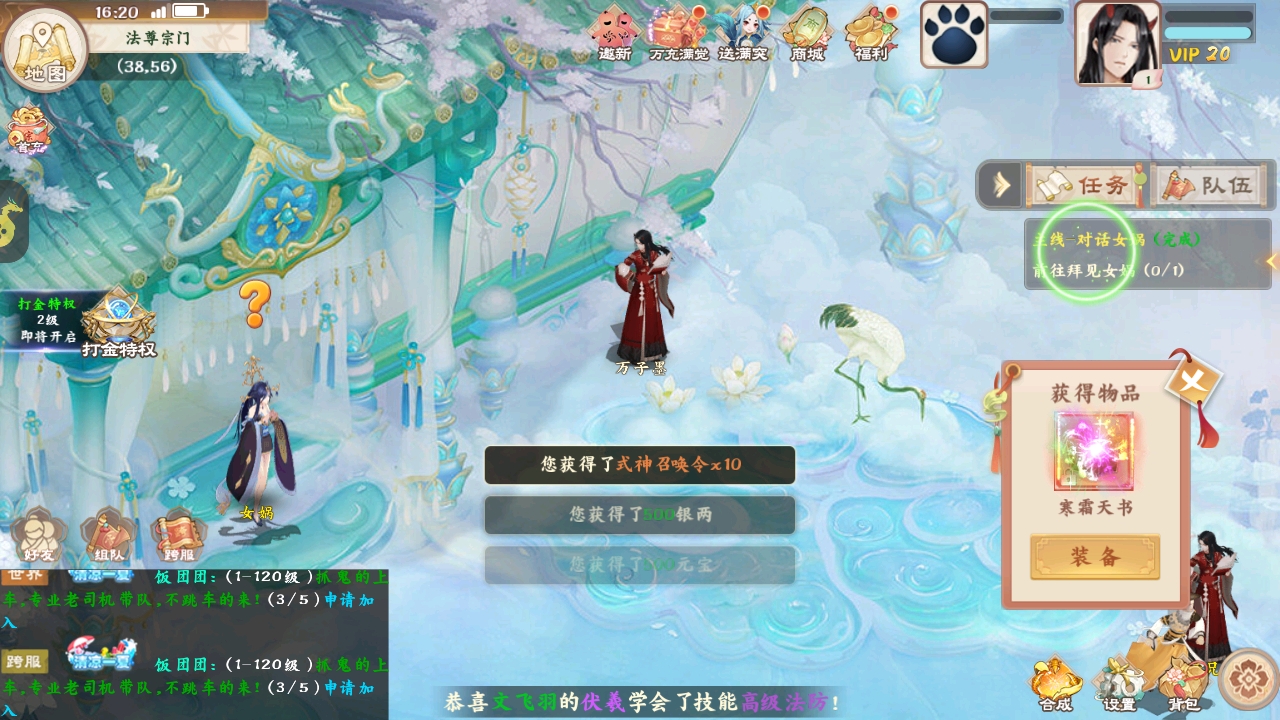
Task: Close the 获得物品 item popup
Action: pos(1193,380)
